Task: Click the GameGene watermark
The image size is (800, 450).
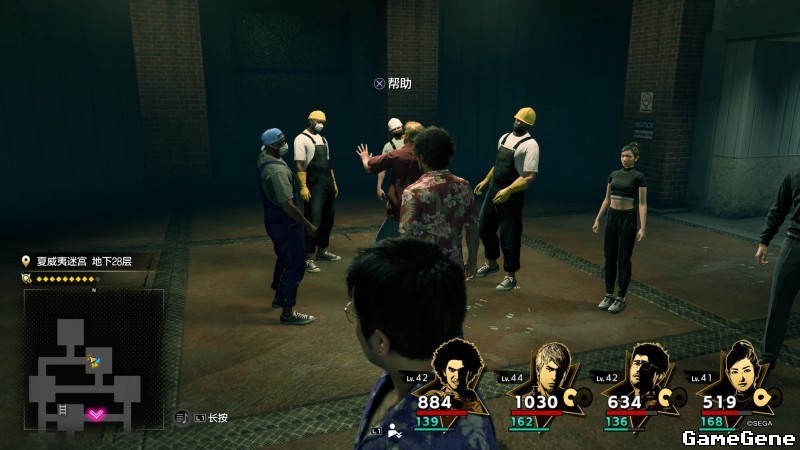Action: [x=738, y=438]
